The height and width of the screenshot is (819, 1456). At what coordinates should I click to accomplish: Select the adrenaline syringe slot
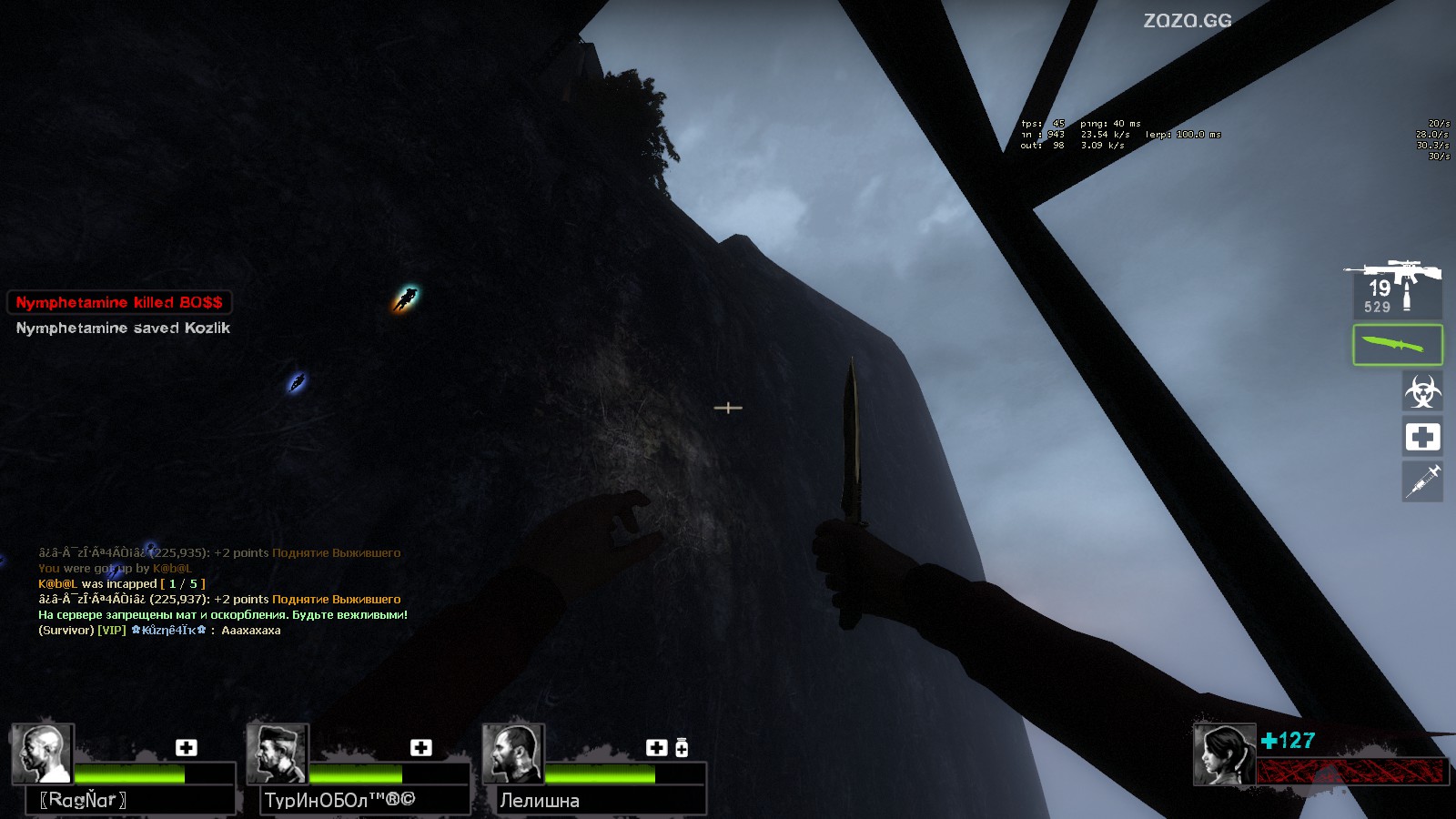[x=1421, y=480]
